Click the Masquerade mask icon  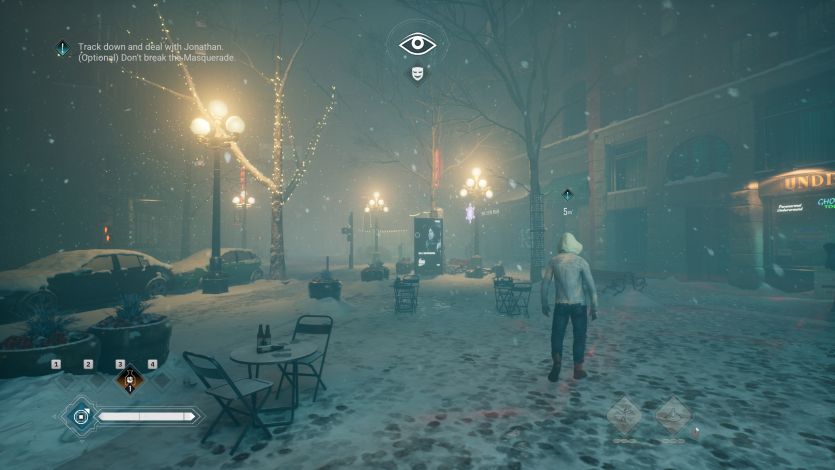point(417,73)
